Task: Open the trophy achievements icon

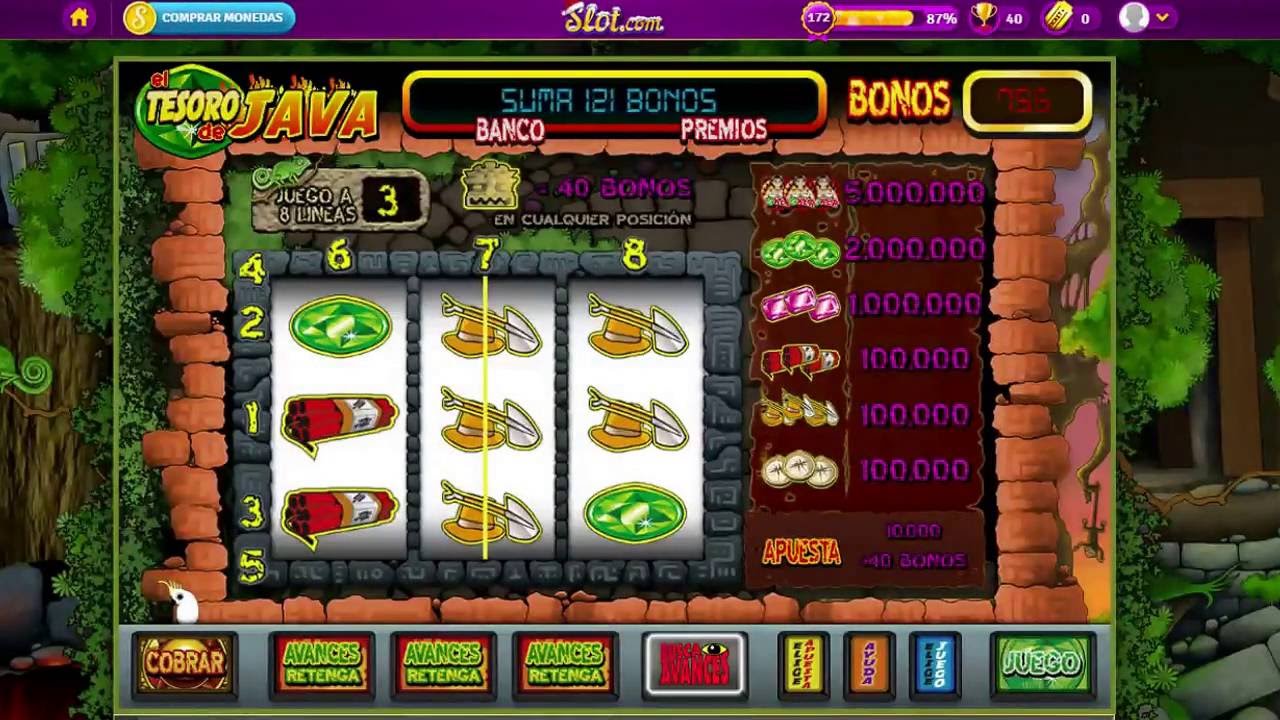Action: coord(984,18)
